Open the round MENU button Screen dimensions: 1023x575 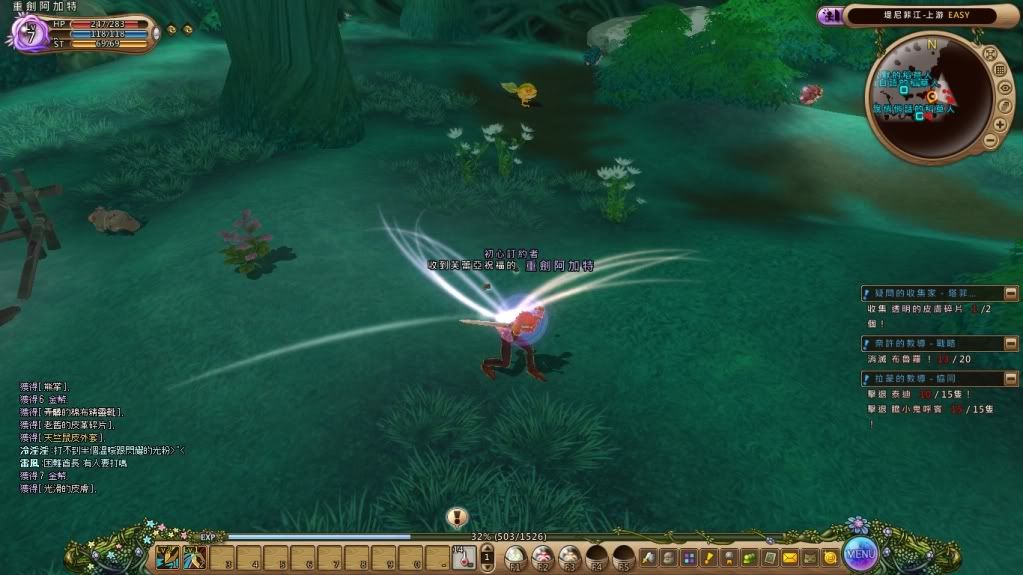click(861, 552)
